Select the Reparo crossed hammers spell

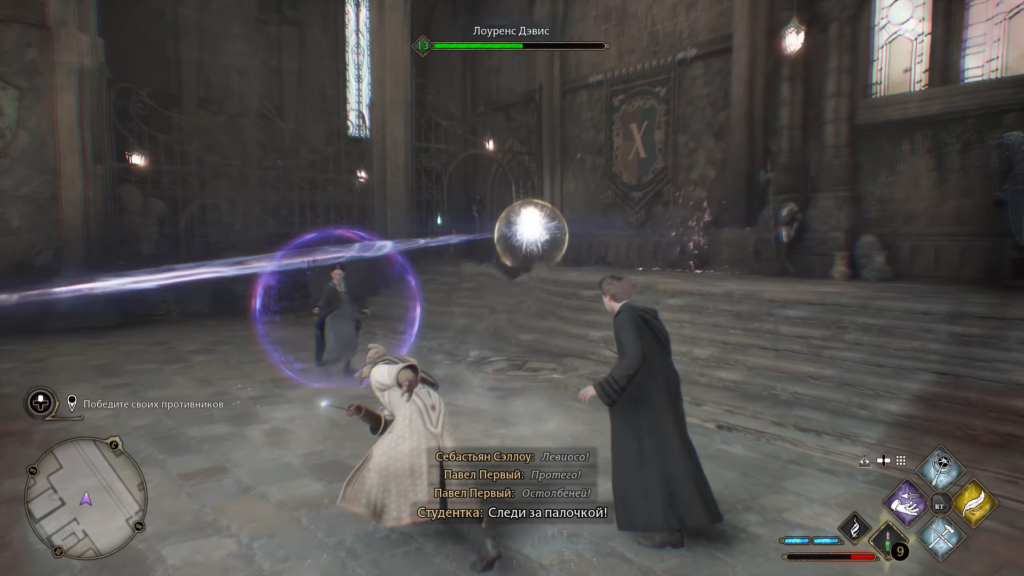941,536
